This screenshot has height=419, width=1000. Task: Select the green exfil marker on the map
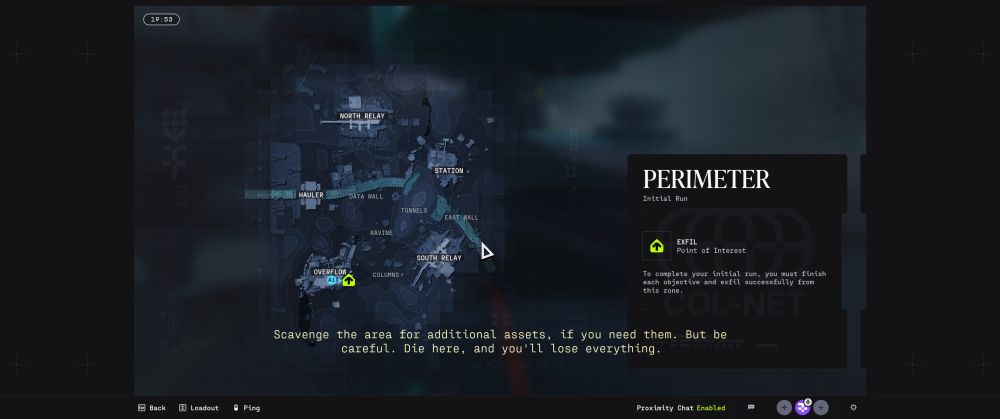(x=349, y=281)
